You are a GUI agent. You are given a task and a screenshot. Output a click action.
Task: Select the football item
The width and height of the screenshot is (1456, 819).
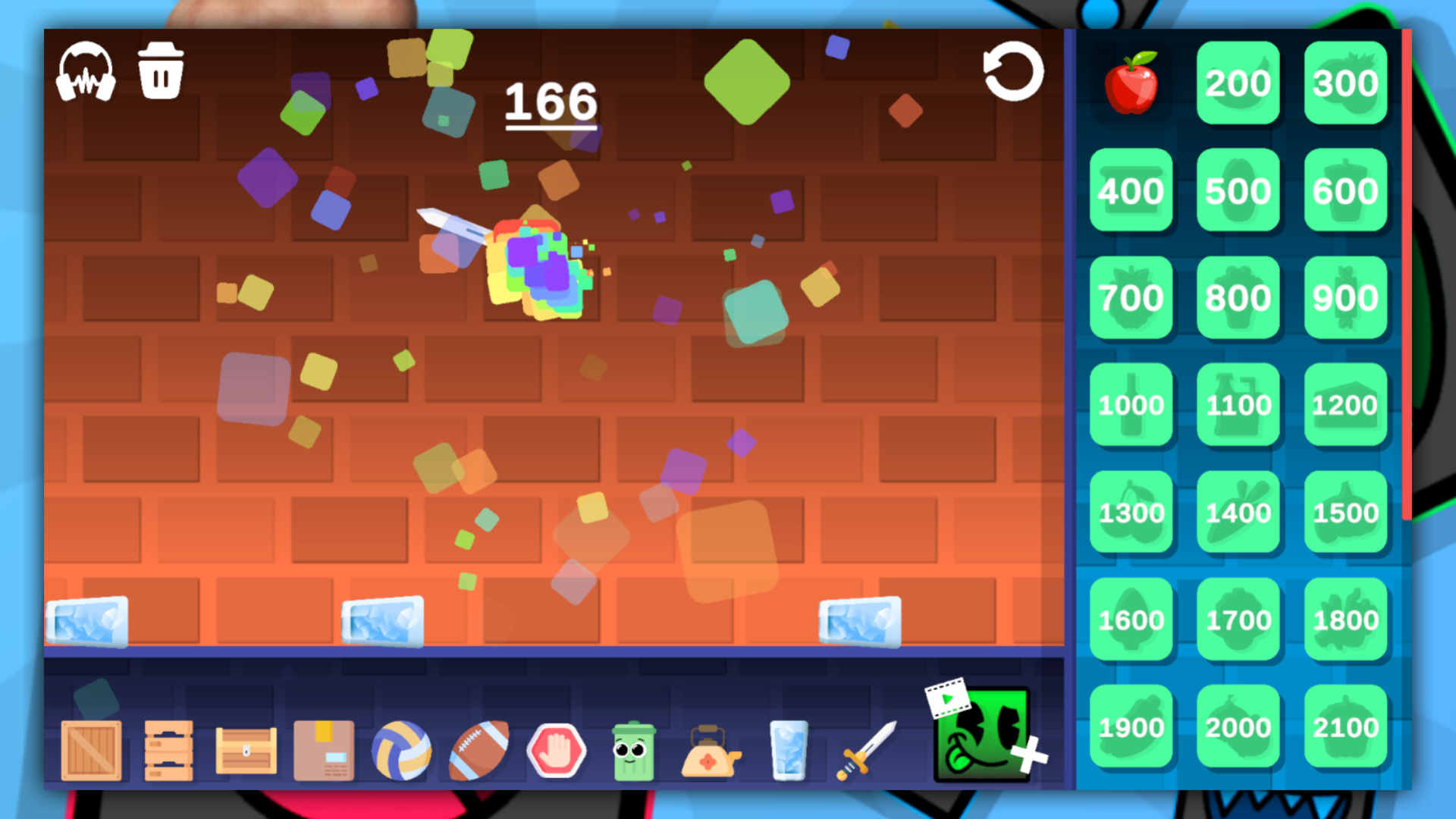(480, 750)
